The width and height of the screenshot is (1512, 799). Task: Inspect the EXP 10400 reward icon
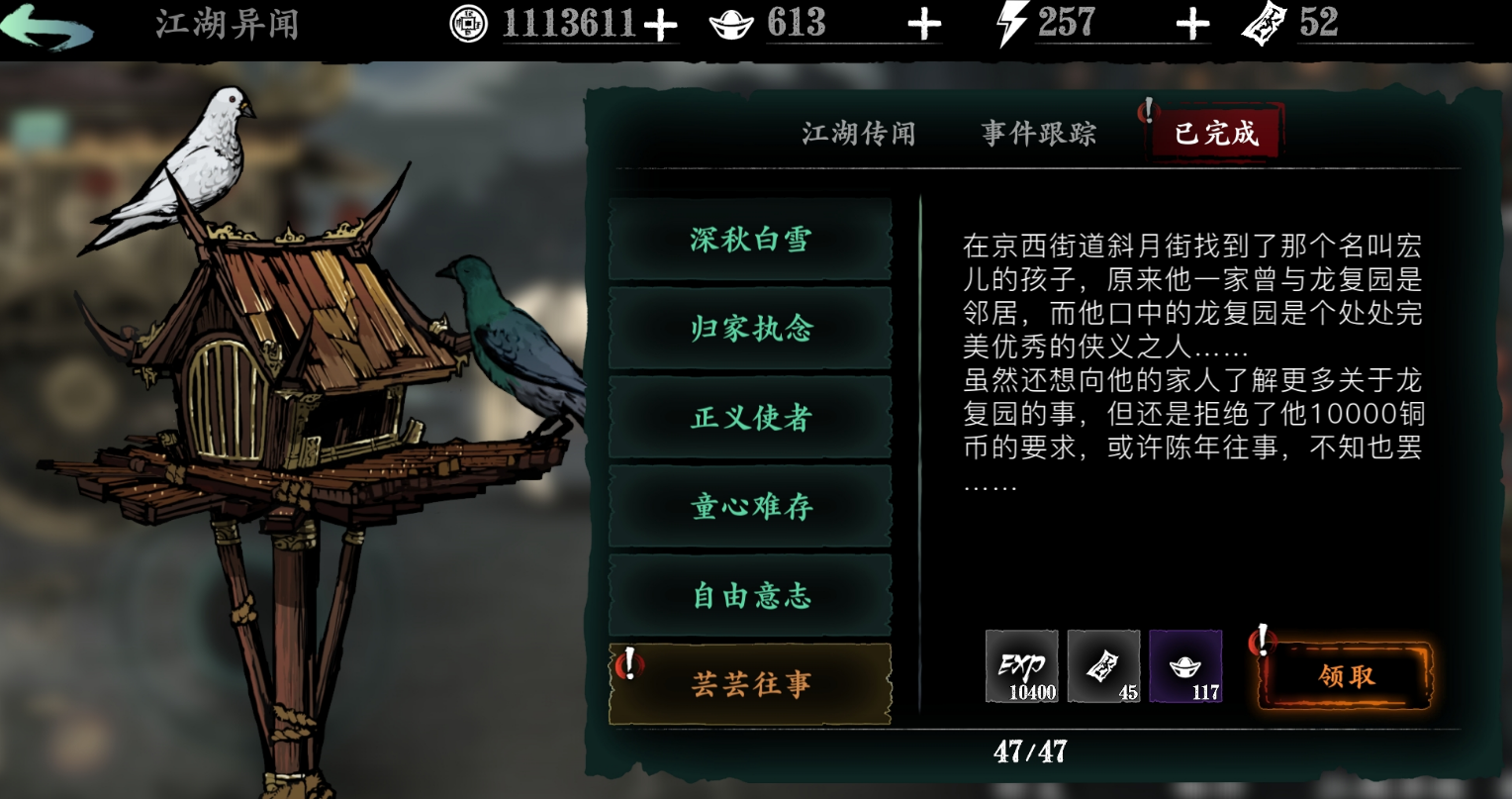1021,666
